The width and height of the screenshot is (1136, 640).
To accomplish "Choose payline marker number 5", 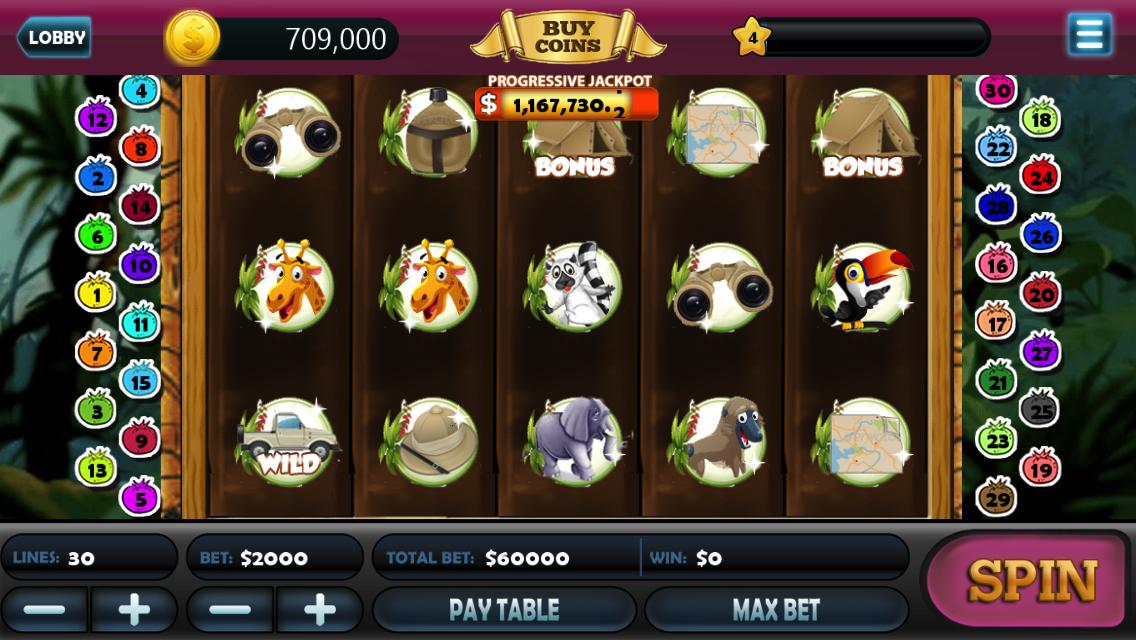I will pos(139,496).
